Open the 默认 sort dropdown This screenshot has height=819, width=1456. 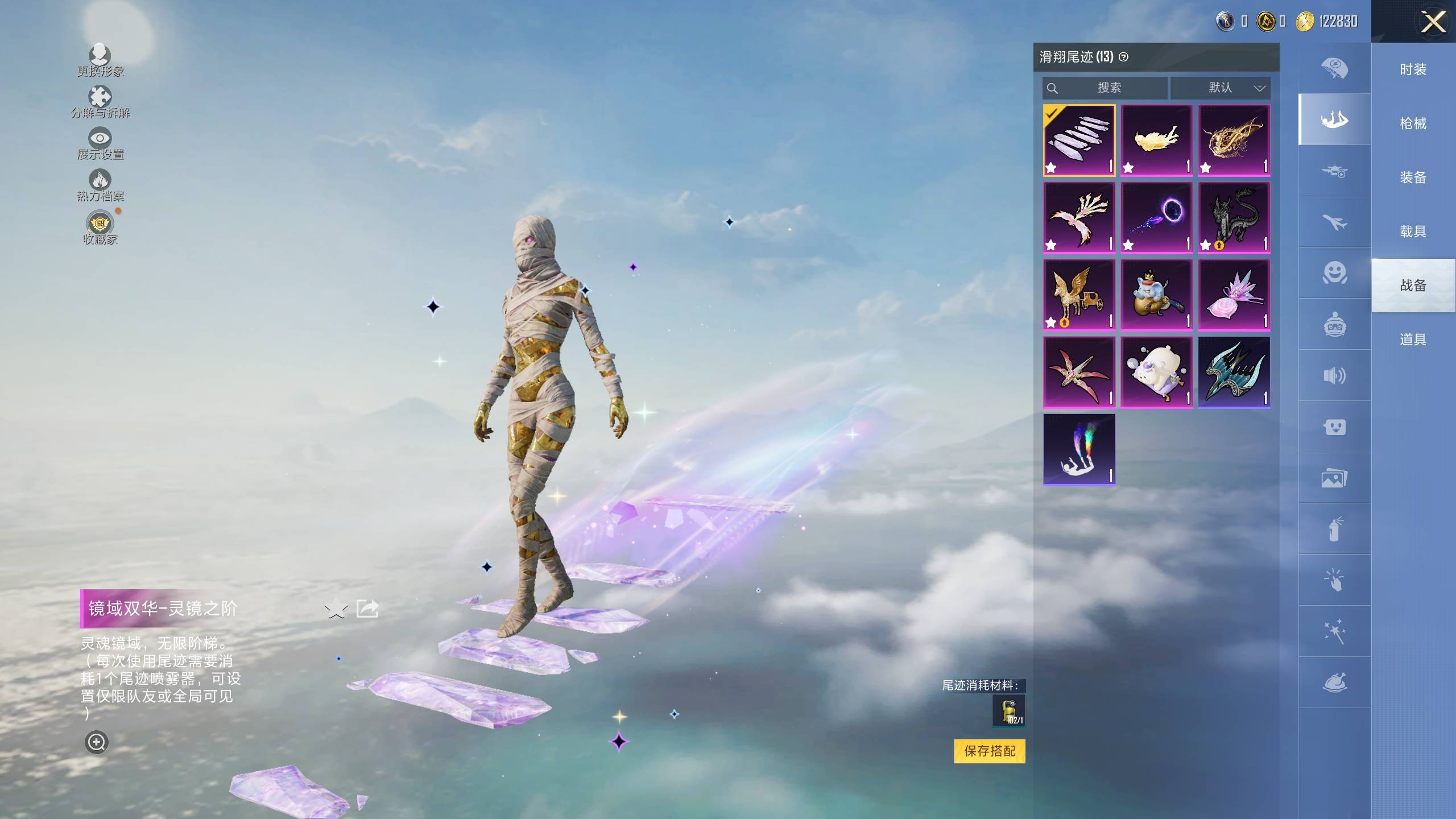tap(1220, 88)
